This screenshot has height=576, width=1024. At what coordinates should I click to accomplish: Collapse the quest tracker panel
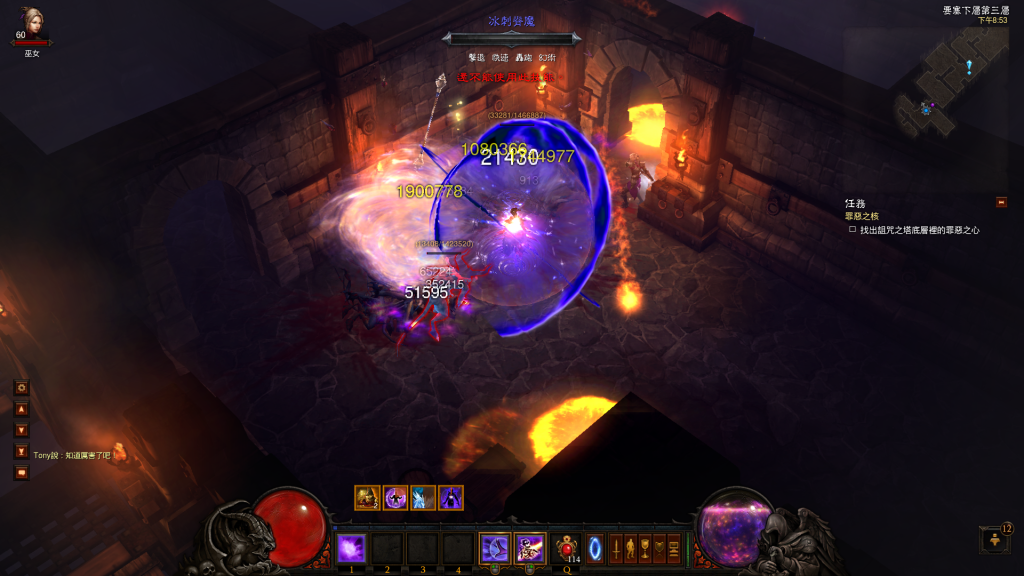point(1001,202)
